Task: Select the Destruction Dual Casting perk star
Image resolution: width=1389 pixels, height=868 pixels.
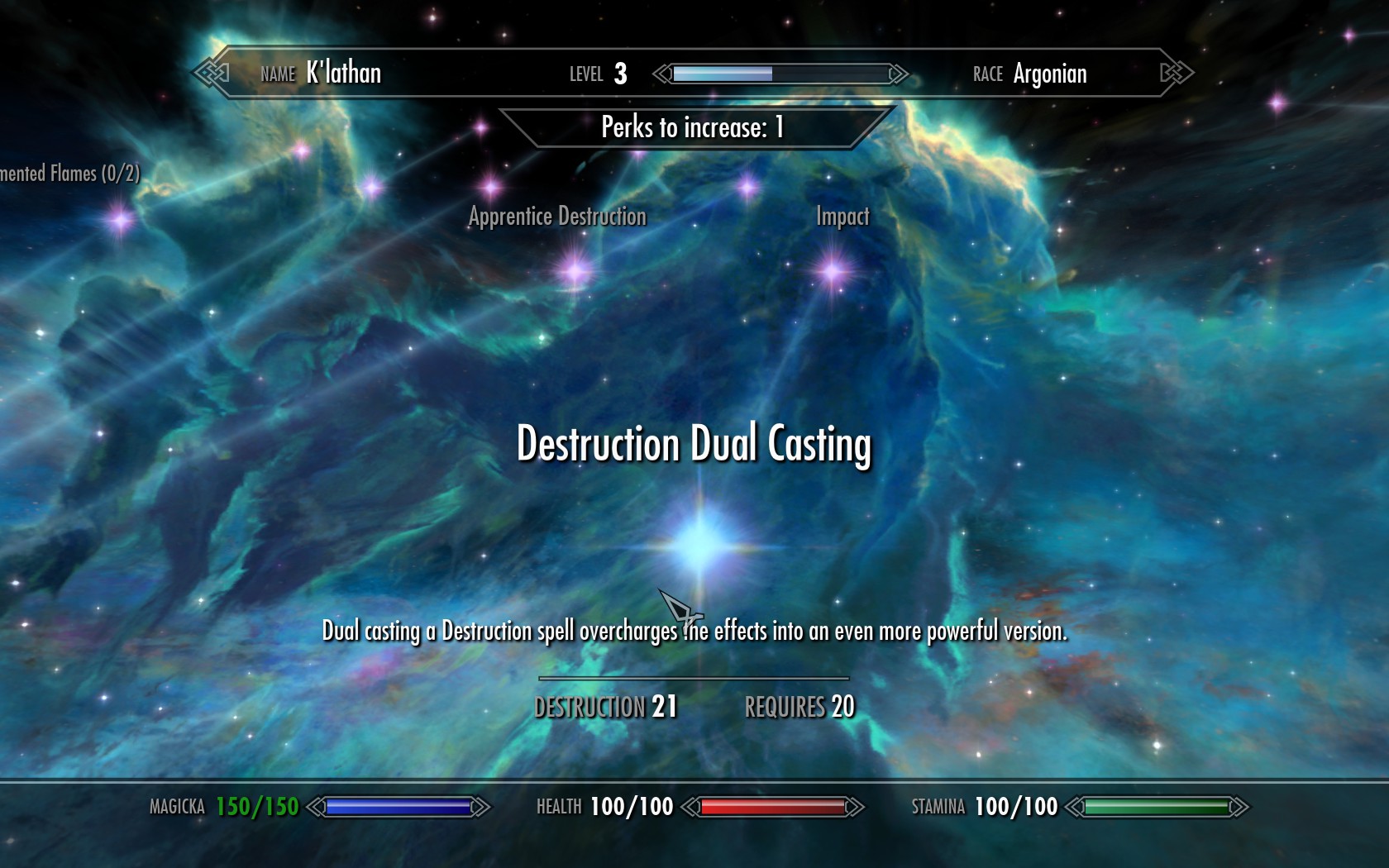Action: (x=700, y=544)
